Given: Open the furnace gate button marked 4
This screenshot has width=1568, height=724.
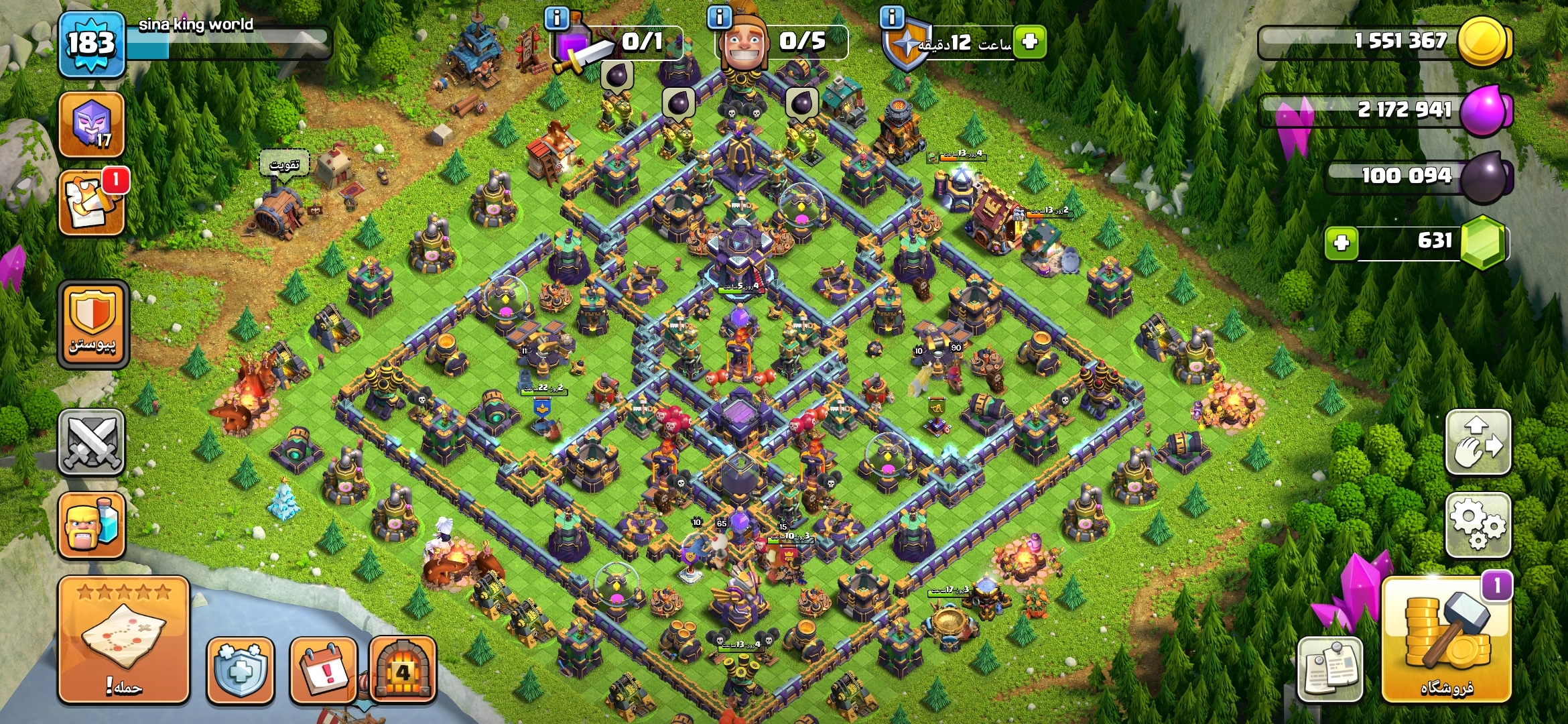Looking at the screenshot, I should pyautogui.click(x=403, y=670).
